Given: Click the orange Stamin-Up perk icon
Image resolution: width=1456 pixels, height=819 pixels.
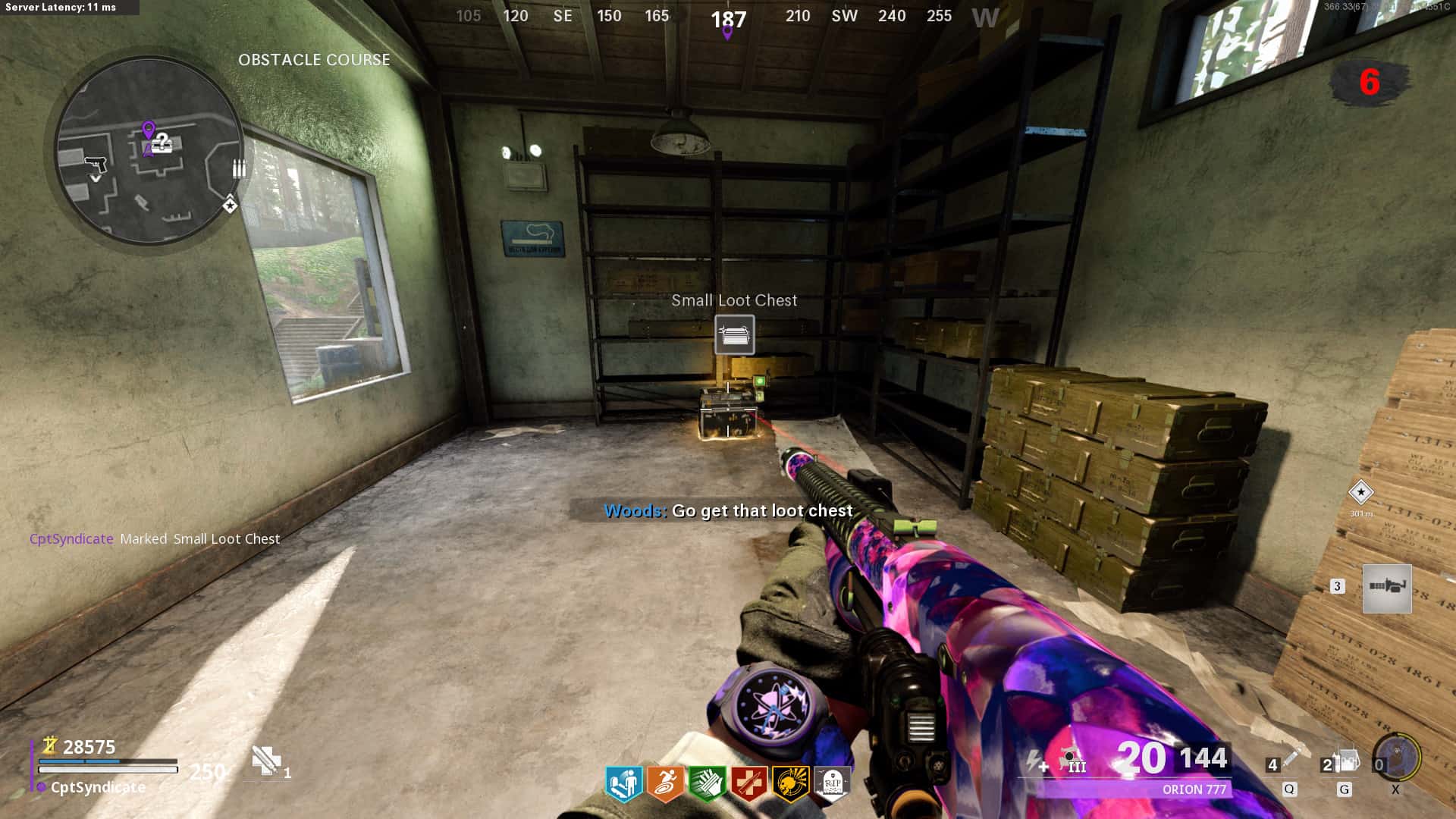Looking at the screenshot, I should click(x=665, y=783).
